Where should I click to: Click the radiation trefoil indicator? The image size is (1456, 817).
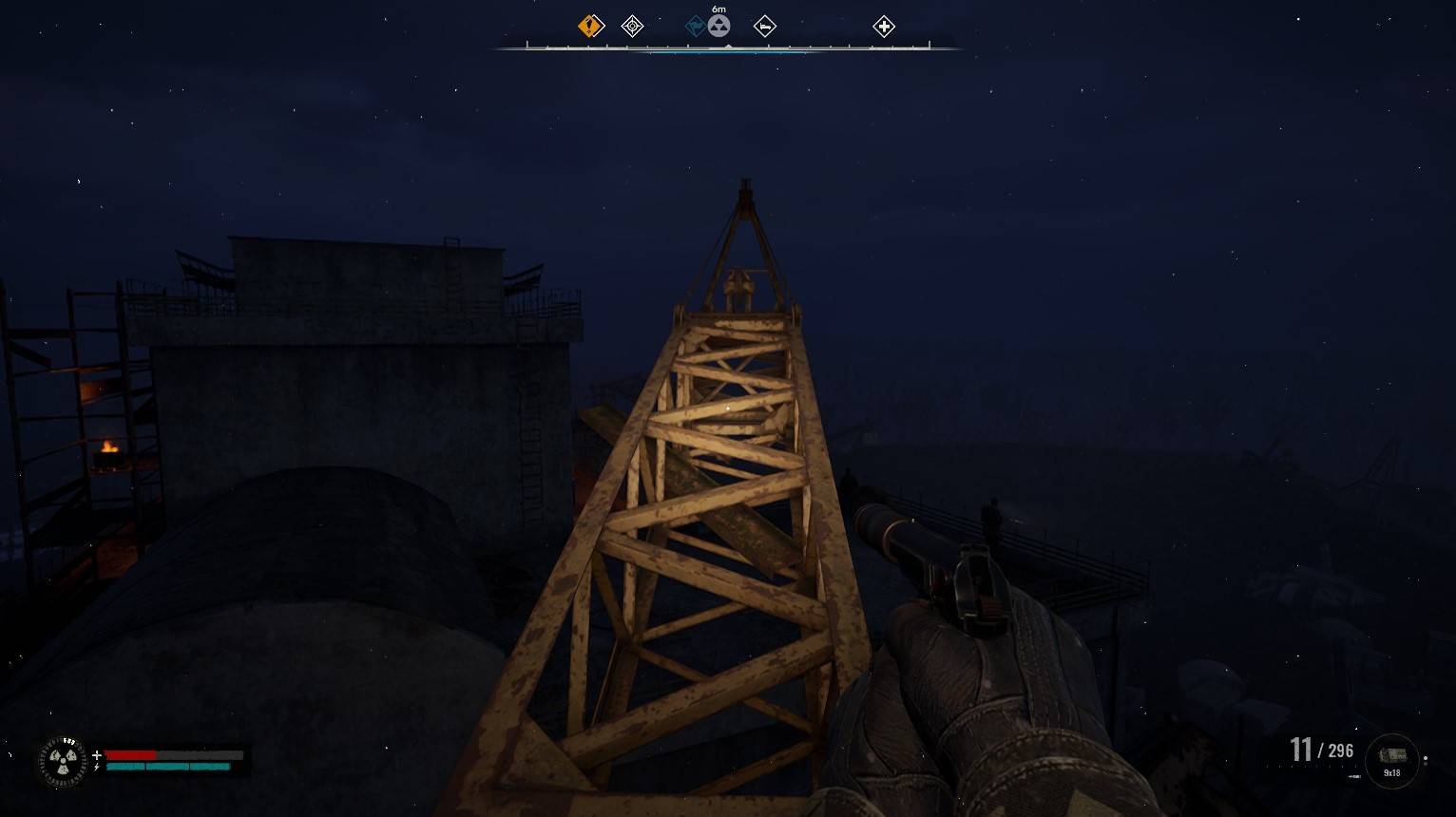tap(63, 761)
